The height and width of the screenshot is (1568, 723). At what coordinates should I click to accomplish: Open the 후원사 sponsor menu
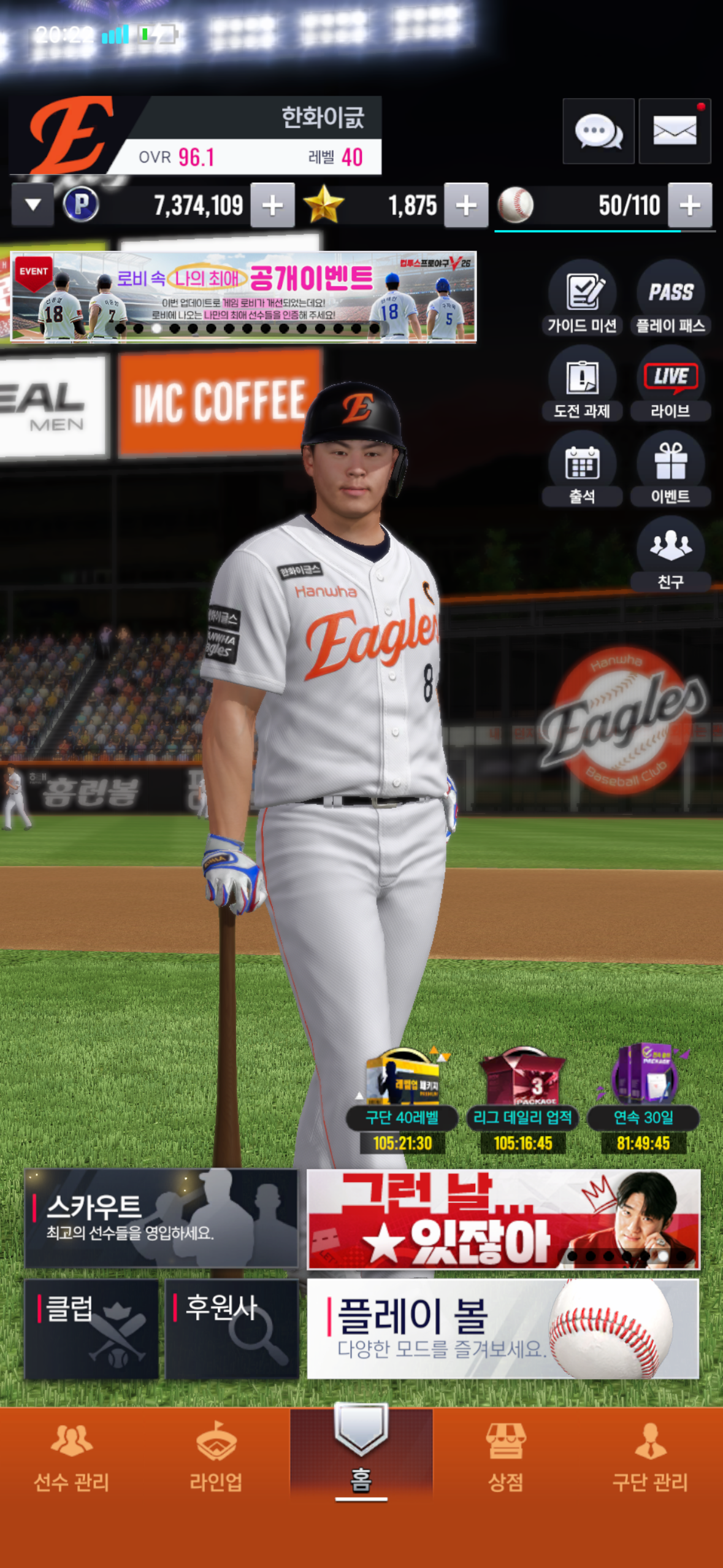click(x=232, y=1329)
